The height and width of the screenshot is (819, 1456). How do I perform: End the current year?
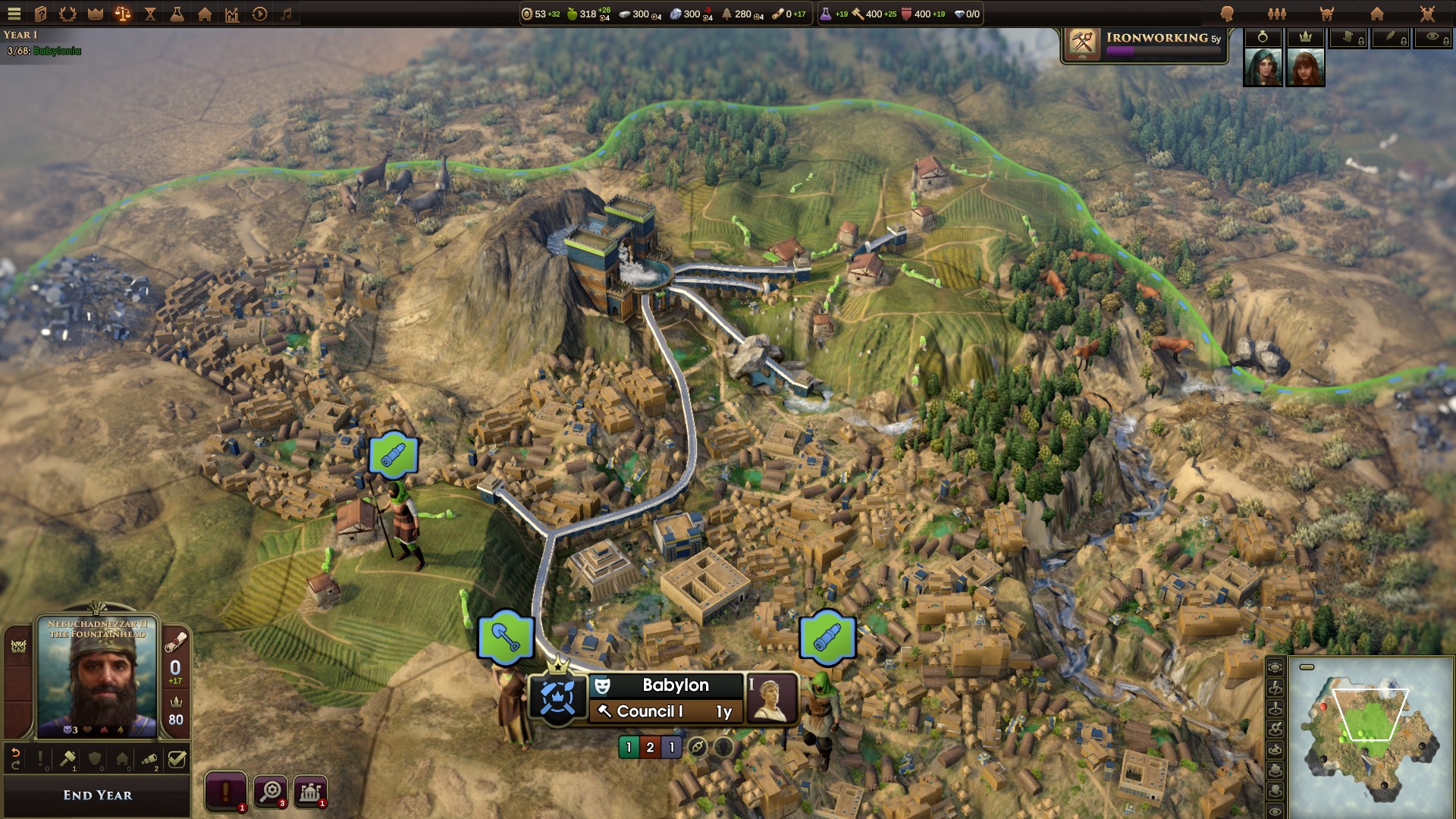[97, 795]
